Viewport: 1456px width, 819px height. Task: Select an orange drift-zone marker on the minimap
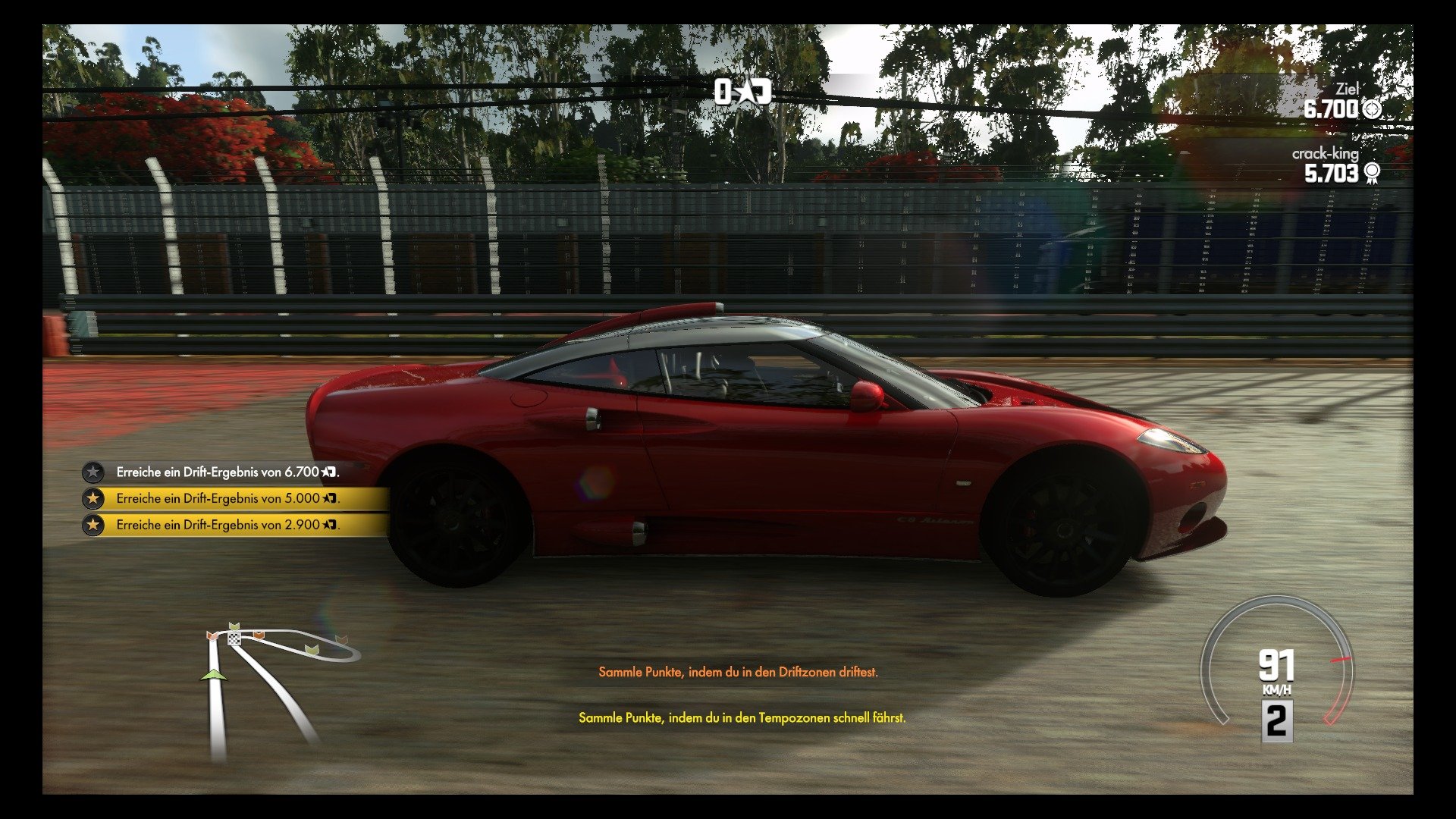pos(259,635)
